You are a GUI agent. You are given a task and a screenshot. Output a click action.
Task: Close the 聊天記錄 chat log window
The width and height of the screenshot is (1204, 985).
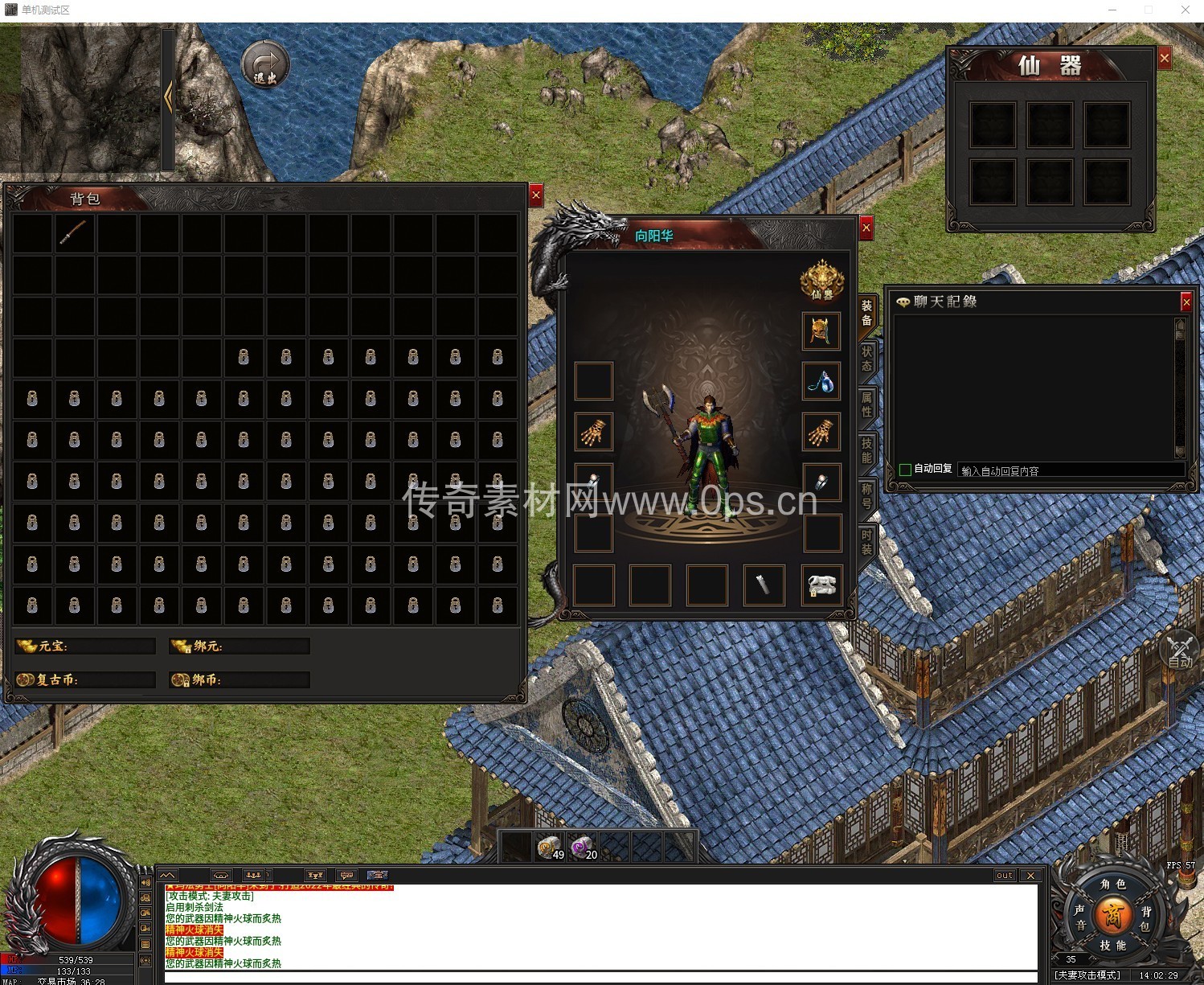[1186, 302]
